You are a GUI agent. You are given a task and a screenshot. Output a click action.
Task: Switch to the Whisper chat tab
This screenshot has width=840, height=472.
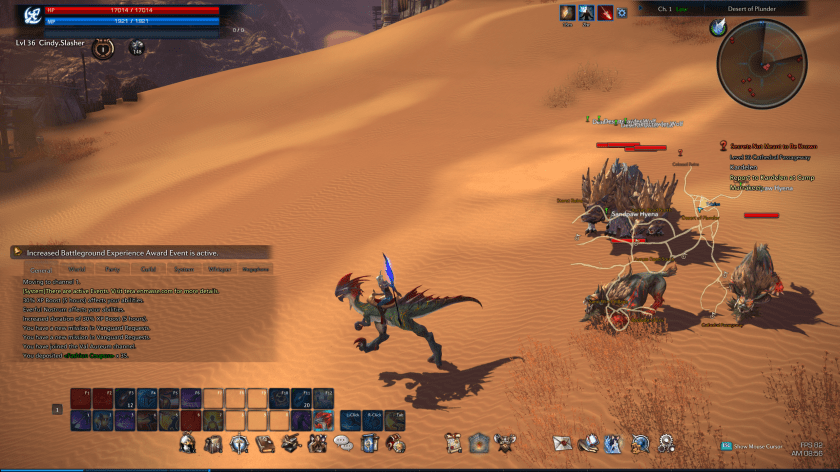pos(219,269)
